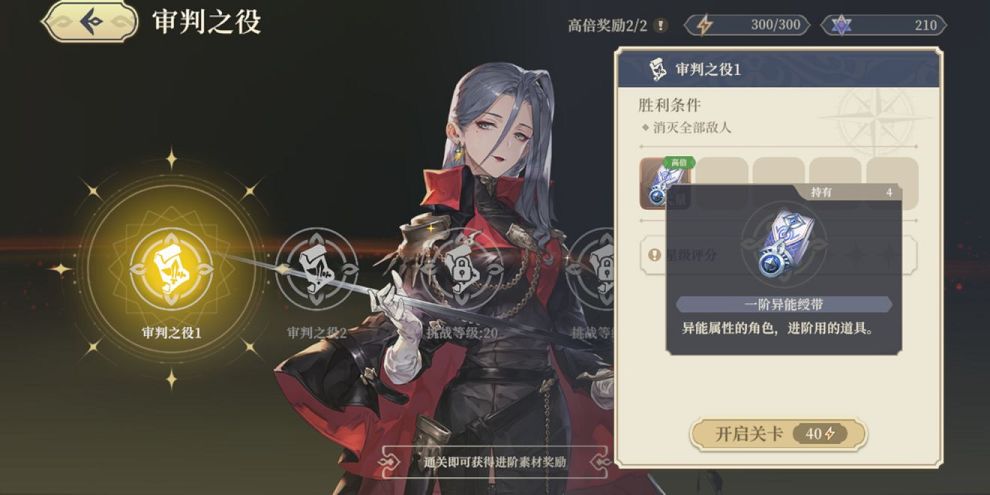The height and width of the screenshot is (495, 990).
Task: Select the locked stage requiring 挑战等级:20
Action: [x=462, y=267]
